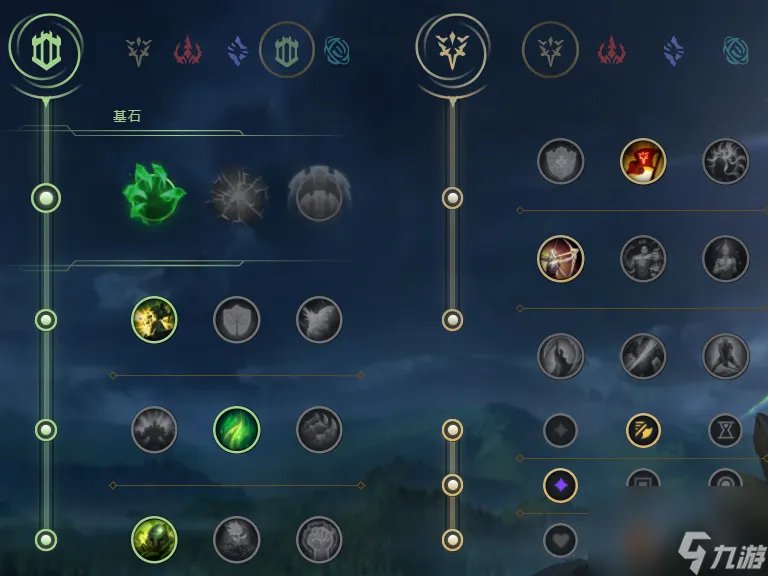Image resolution: width=768 pixels, height=576 pixels.
Task: Select the Overgrowth rune
Action: (x=154, y=539)
